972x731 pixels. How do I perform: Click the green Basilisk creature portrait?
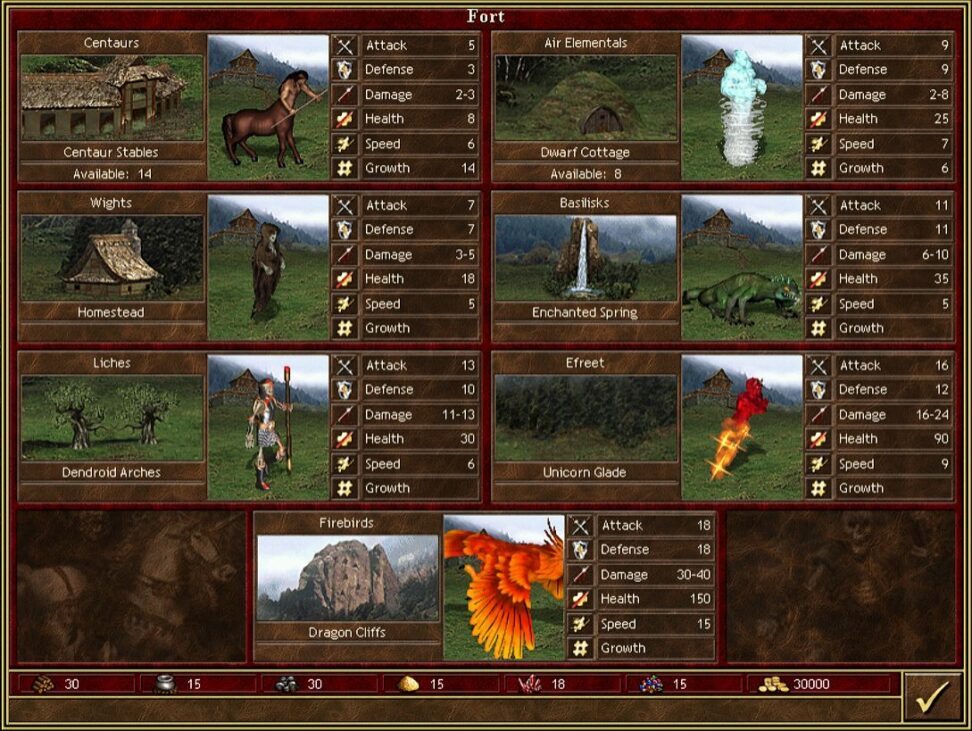(742, 268)
